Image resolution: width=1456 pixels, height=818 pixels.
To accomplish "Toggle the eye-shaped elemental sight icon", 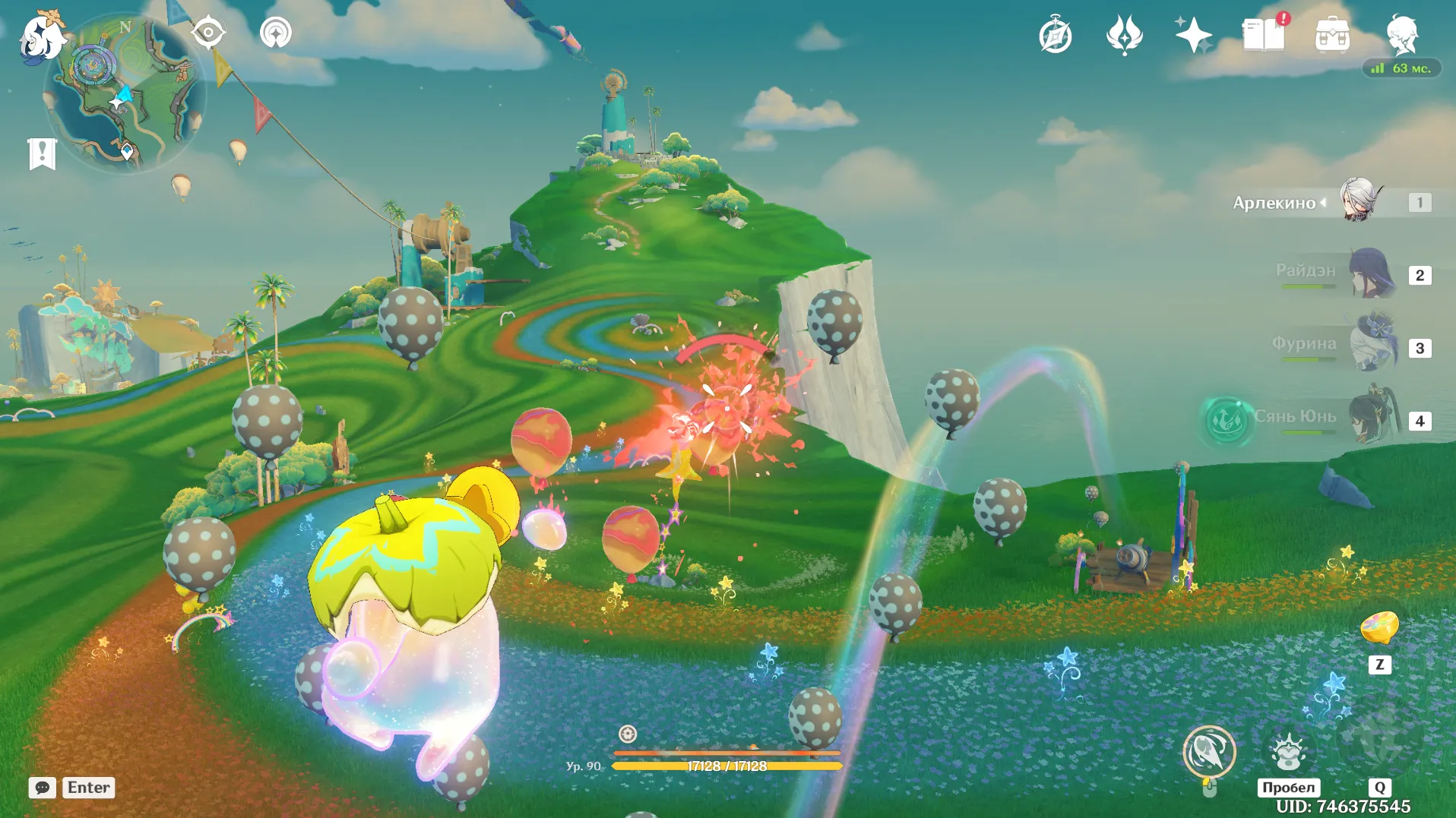I will [x=207, y=33].
